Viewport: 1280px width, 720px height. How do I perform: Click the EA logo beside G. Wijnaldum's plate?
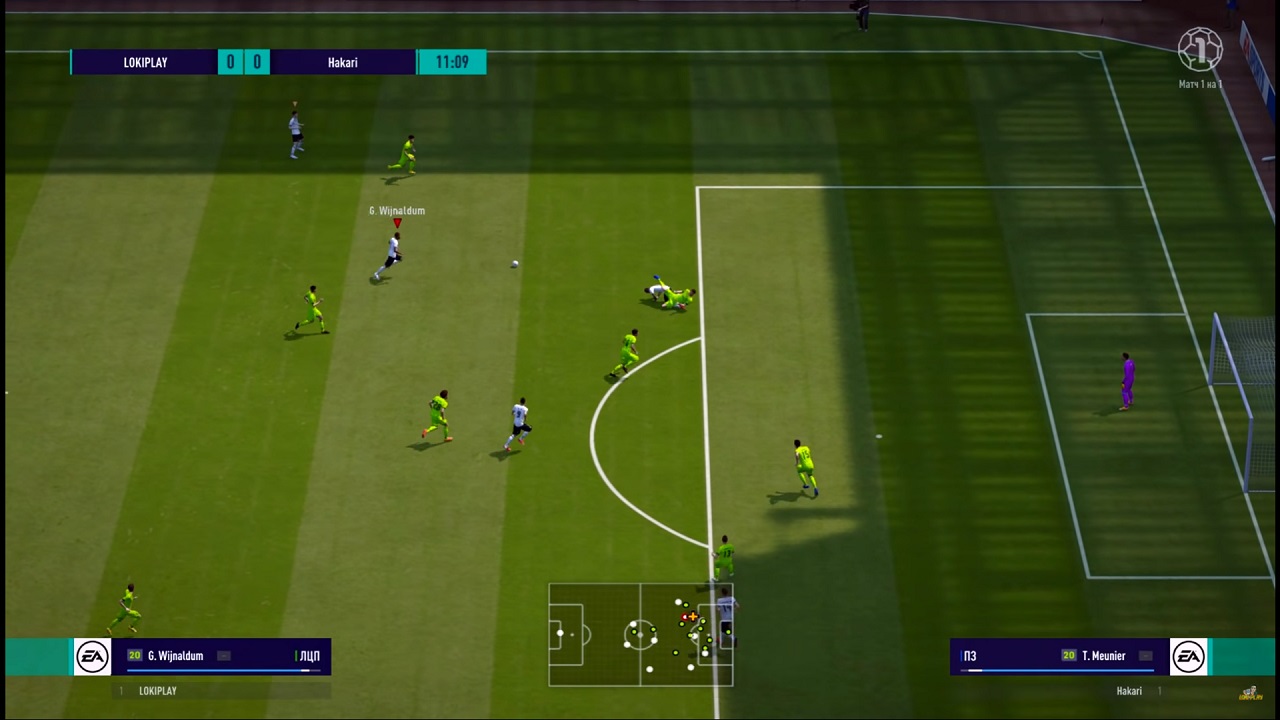(92, 656)
